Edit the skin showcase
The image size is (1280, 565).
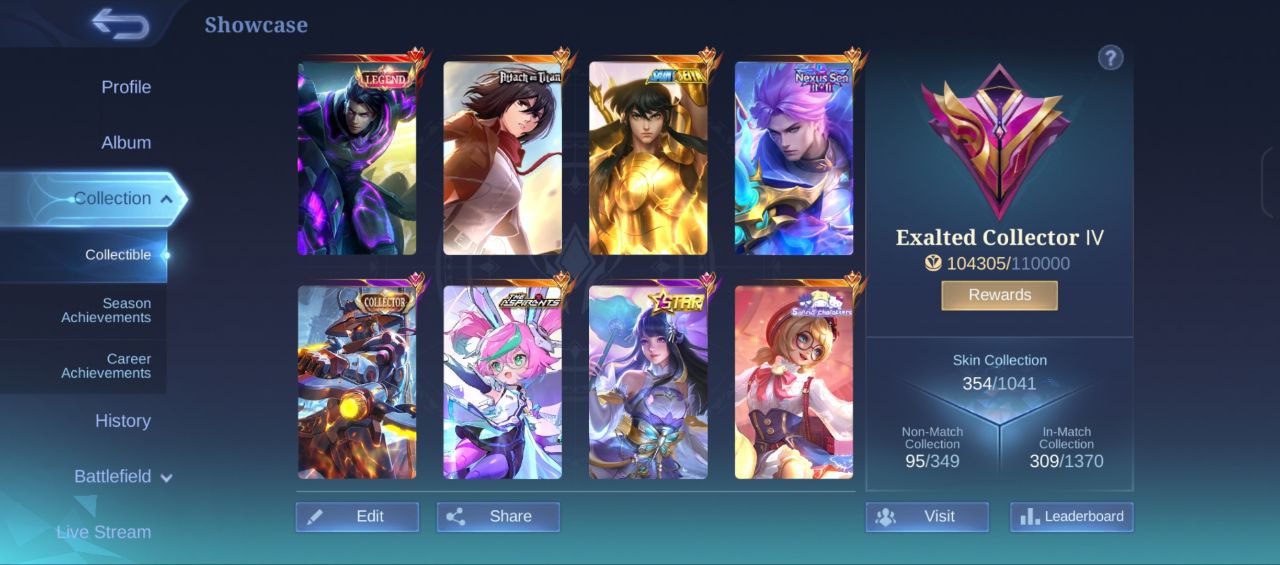pyautogui.click(x=357, y=517)
